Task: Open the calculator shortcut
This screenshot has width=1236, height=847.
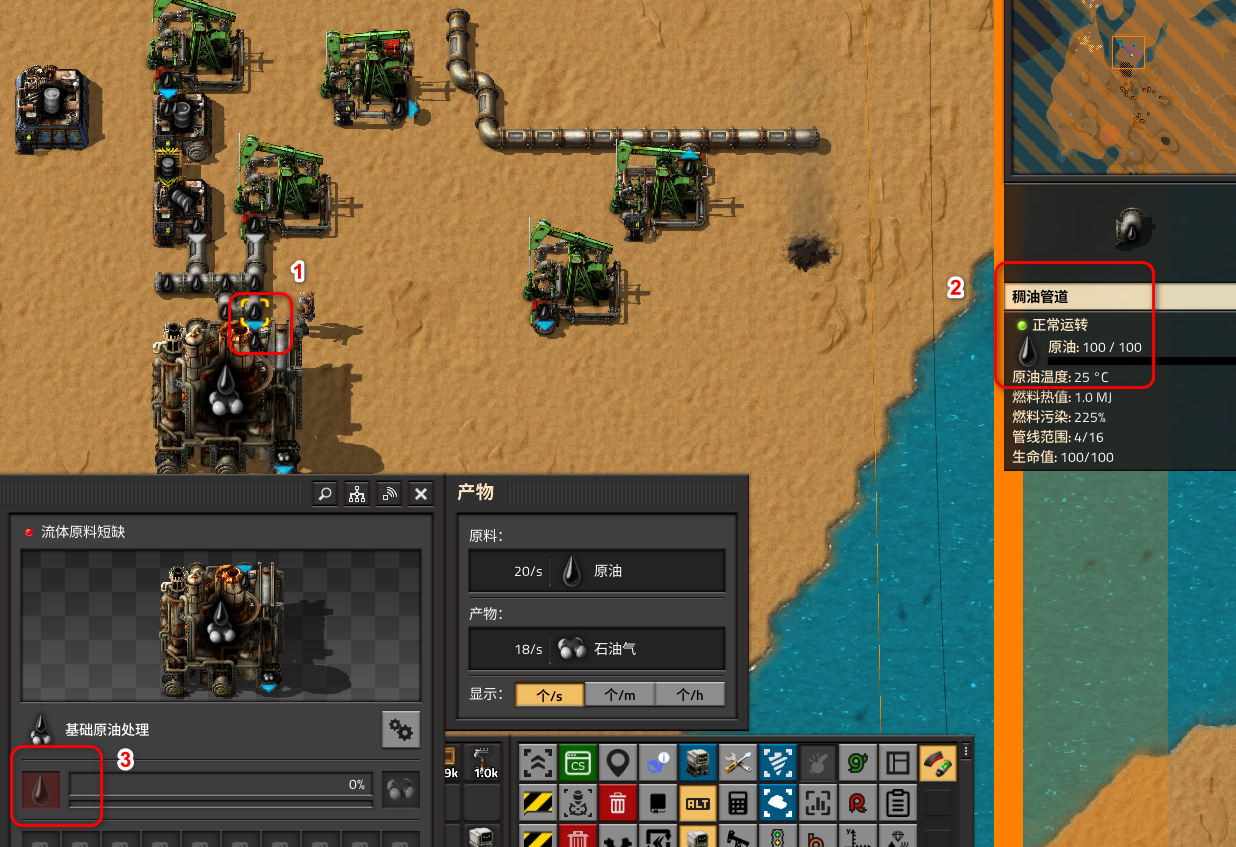Action: tap(737, 802)
